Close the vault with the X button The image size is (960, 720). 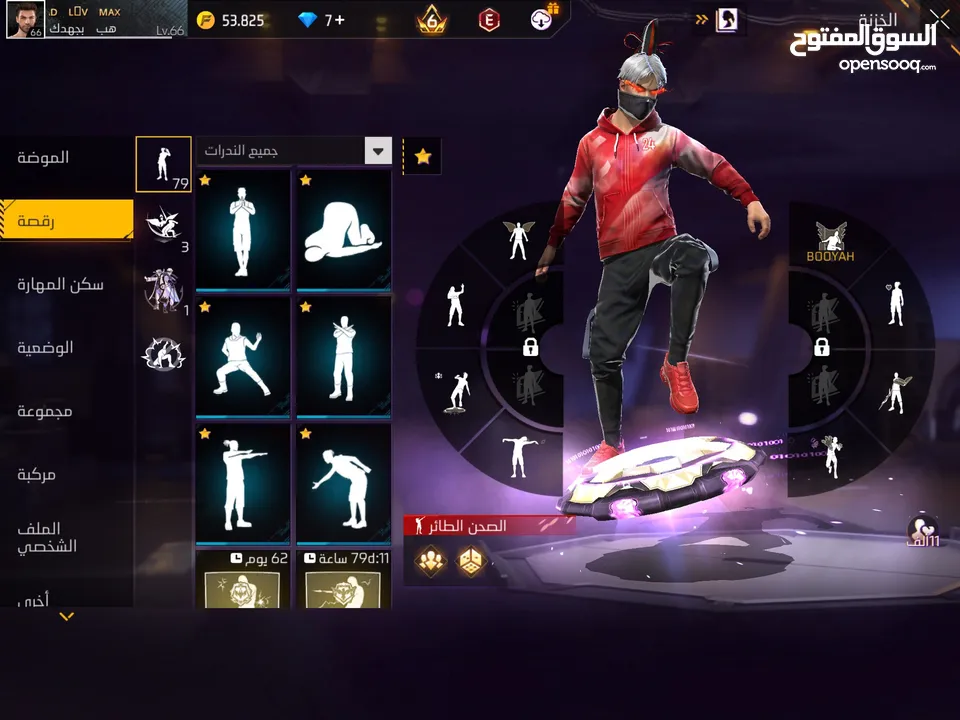[x=939, y=17]
